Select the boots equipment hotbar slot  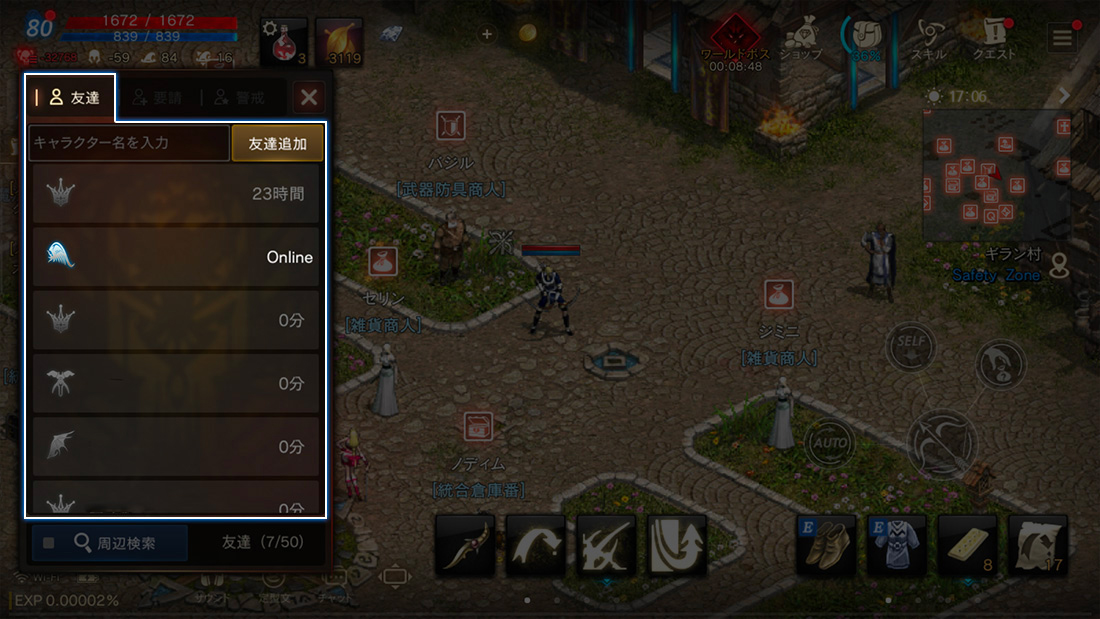826,544
